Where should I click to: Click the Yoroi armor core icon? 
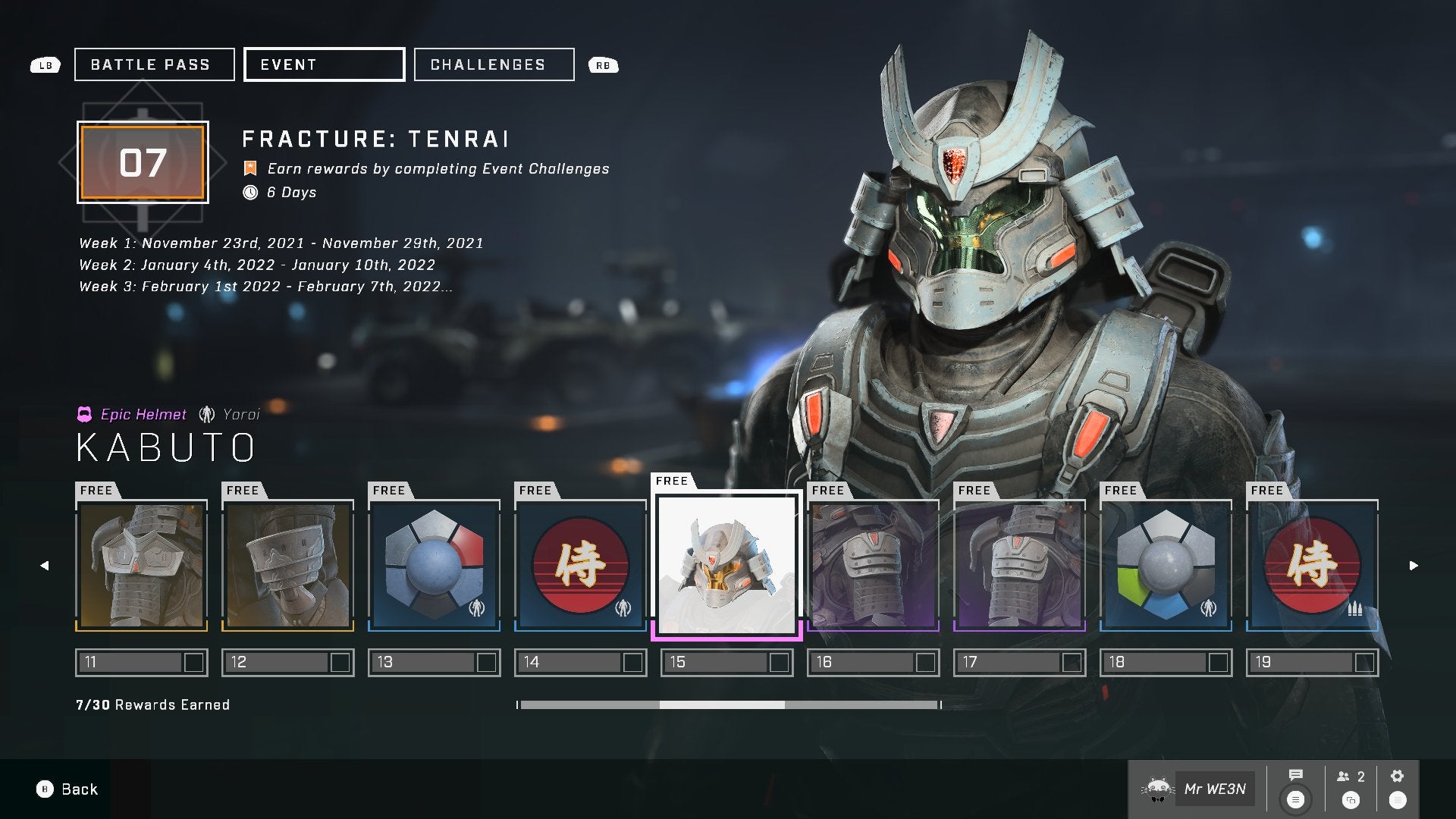[x=206, y=414]
